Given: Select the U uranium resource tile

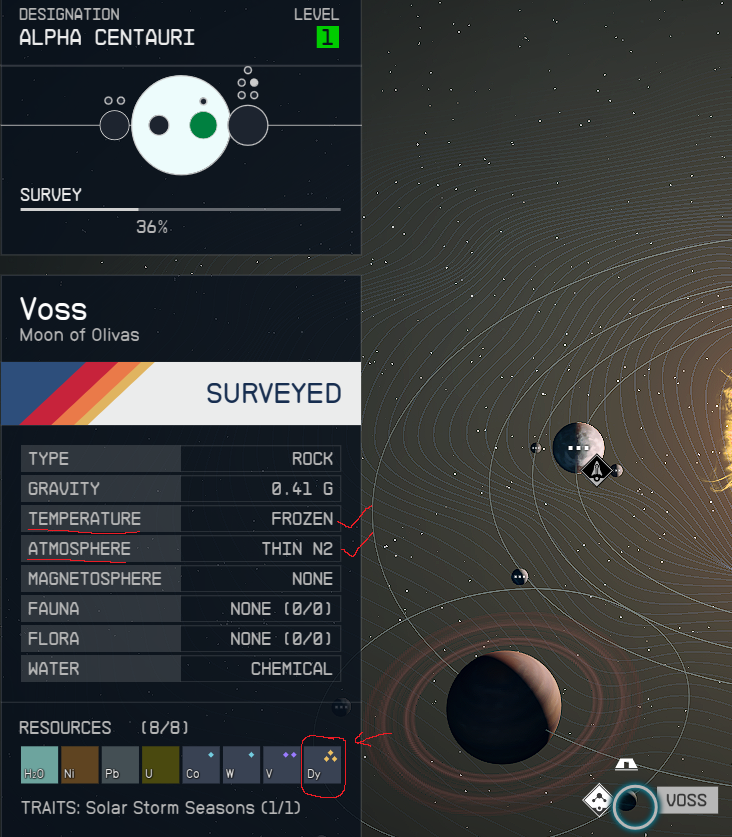Looking at the screenshot, I should coord(160,764).
